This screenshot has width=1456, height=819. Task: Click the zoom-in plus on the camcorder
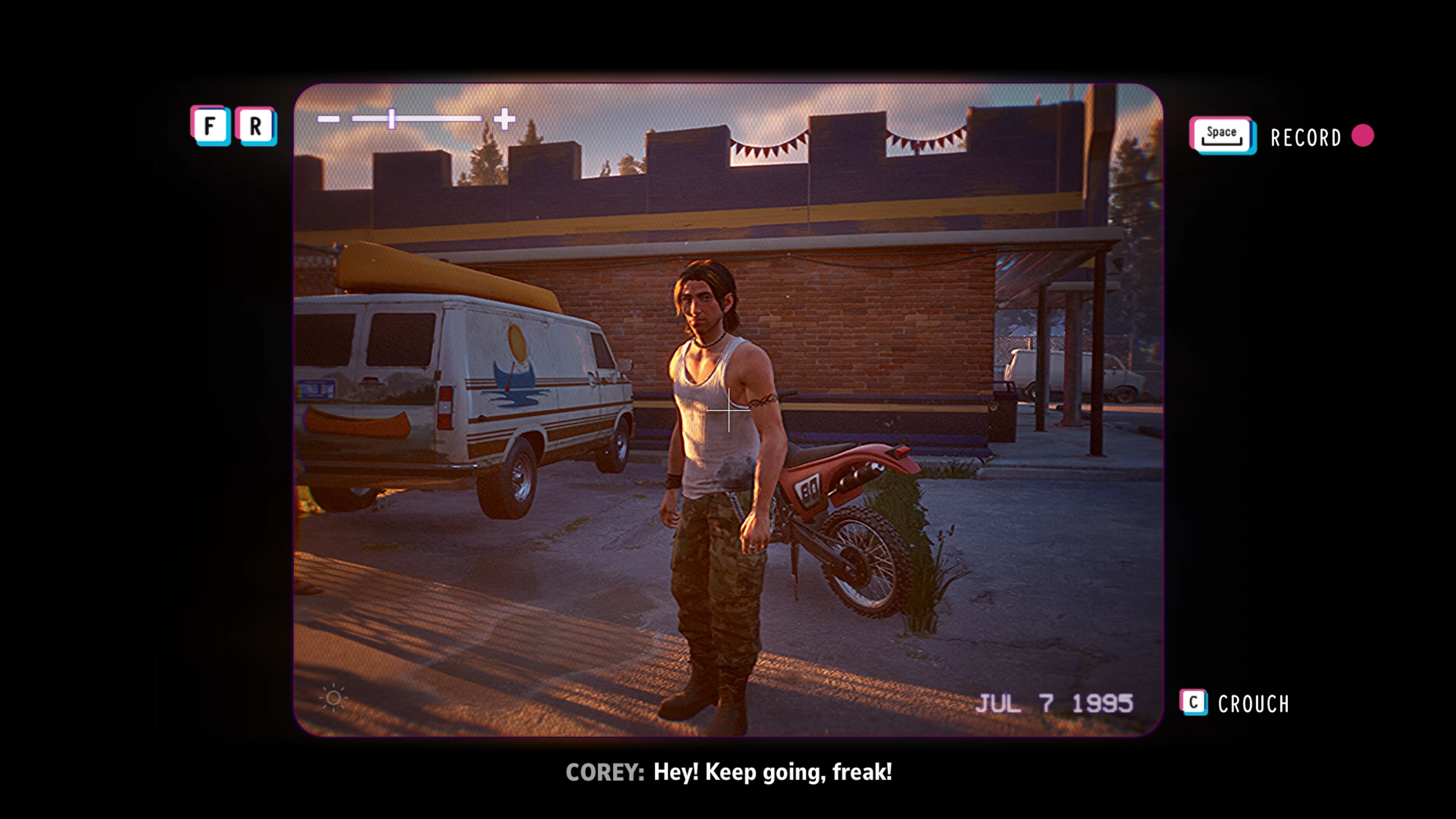coord(504,119)
